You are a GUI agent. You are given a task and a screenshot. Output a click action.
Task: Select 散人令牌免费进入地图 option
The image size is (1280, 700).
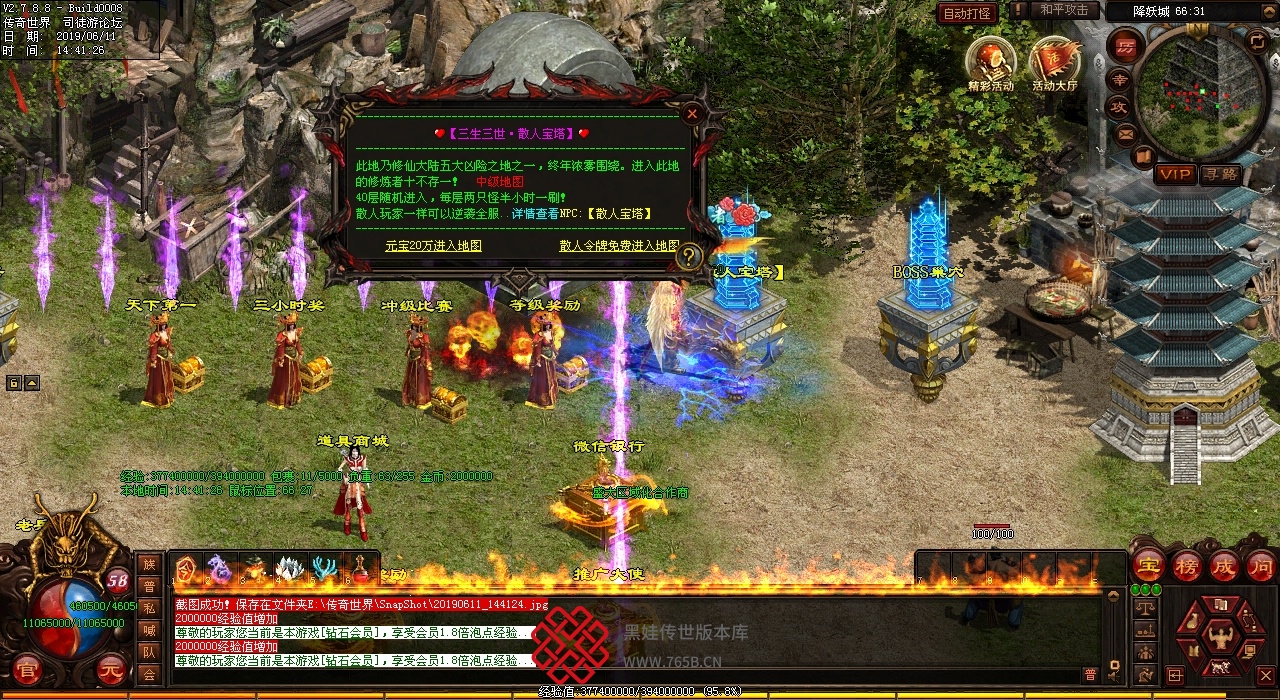tap(619, 245)
